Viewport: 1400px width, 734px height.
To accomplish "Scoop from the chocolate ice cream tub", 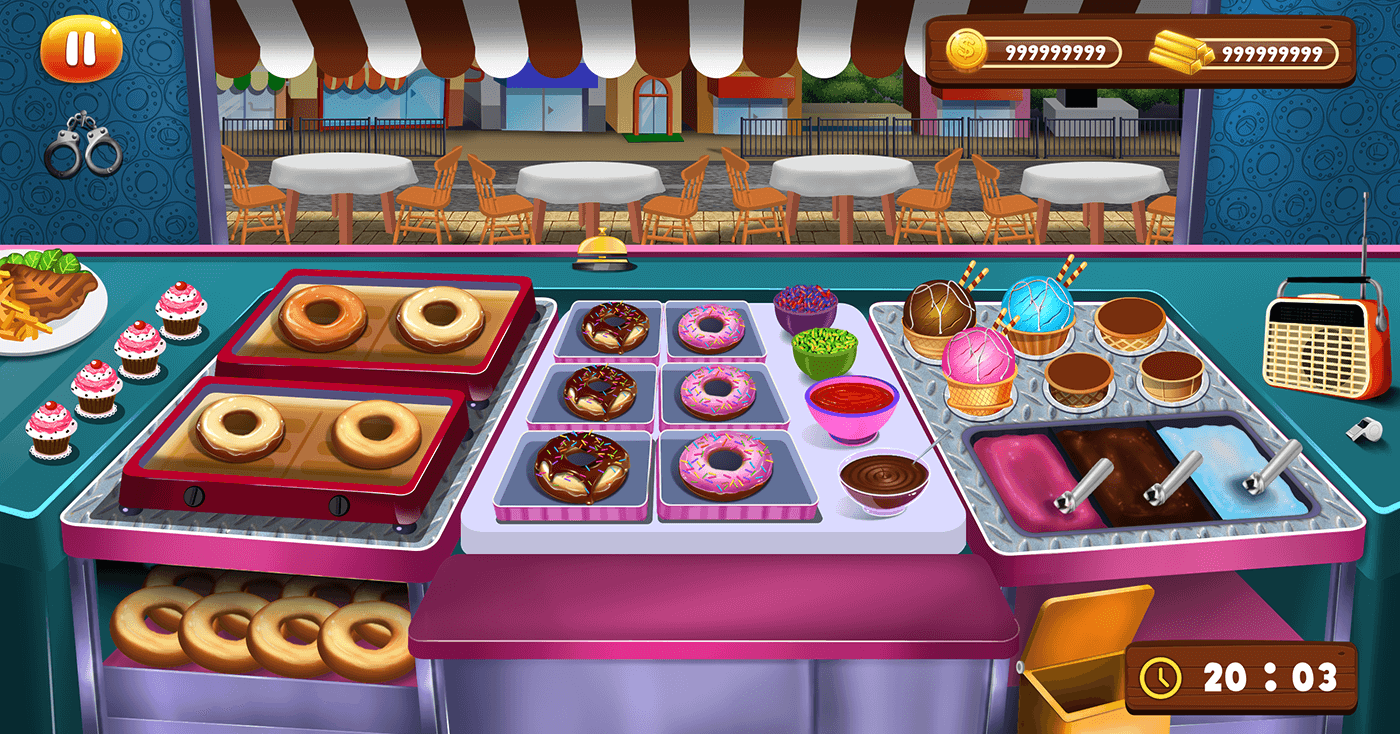I will point(1135,470).
